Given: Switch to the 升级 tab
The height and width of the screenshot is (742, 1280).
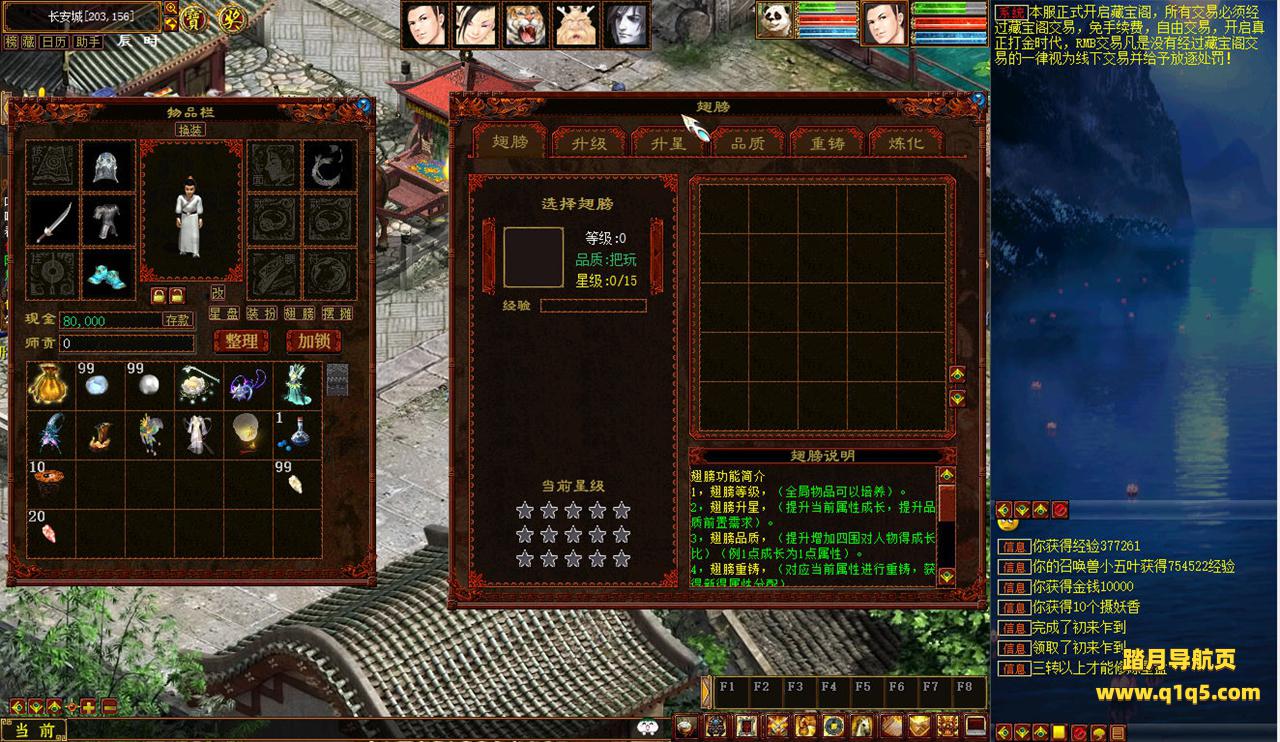Looking at the screenshot, I should 589,143.
